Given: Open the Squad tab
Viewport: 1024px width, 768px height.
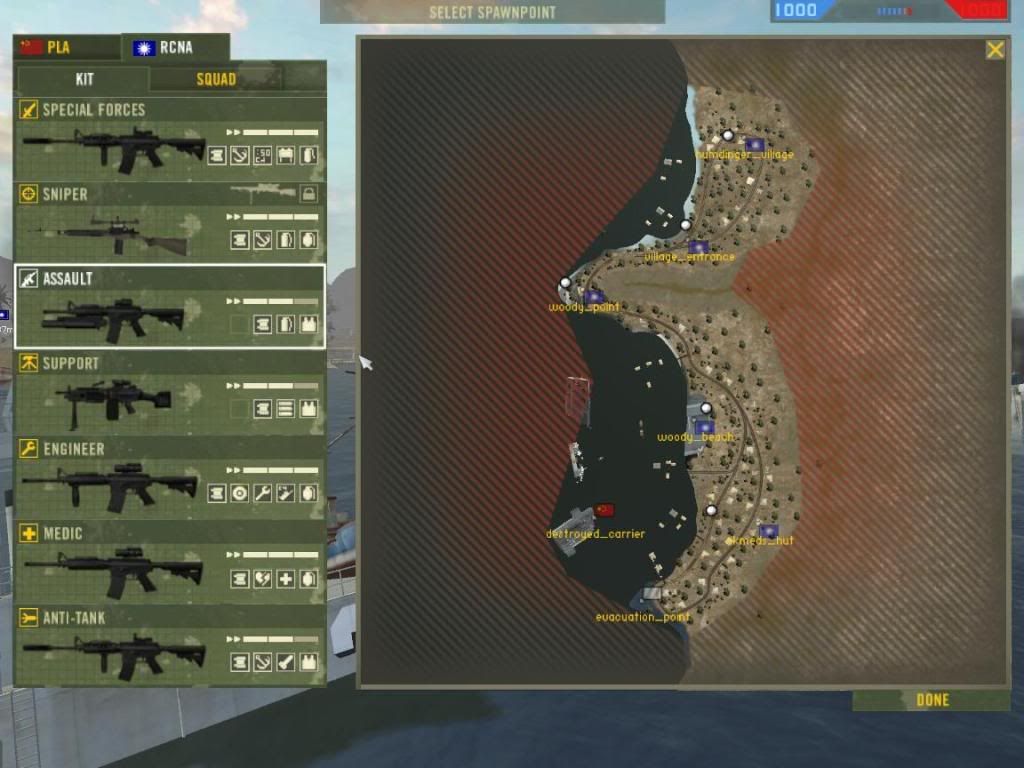Looking at the screenshot, I should [215, 79].
